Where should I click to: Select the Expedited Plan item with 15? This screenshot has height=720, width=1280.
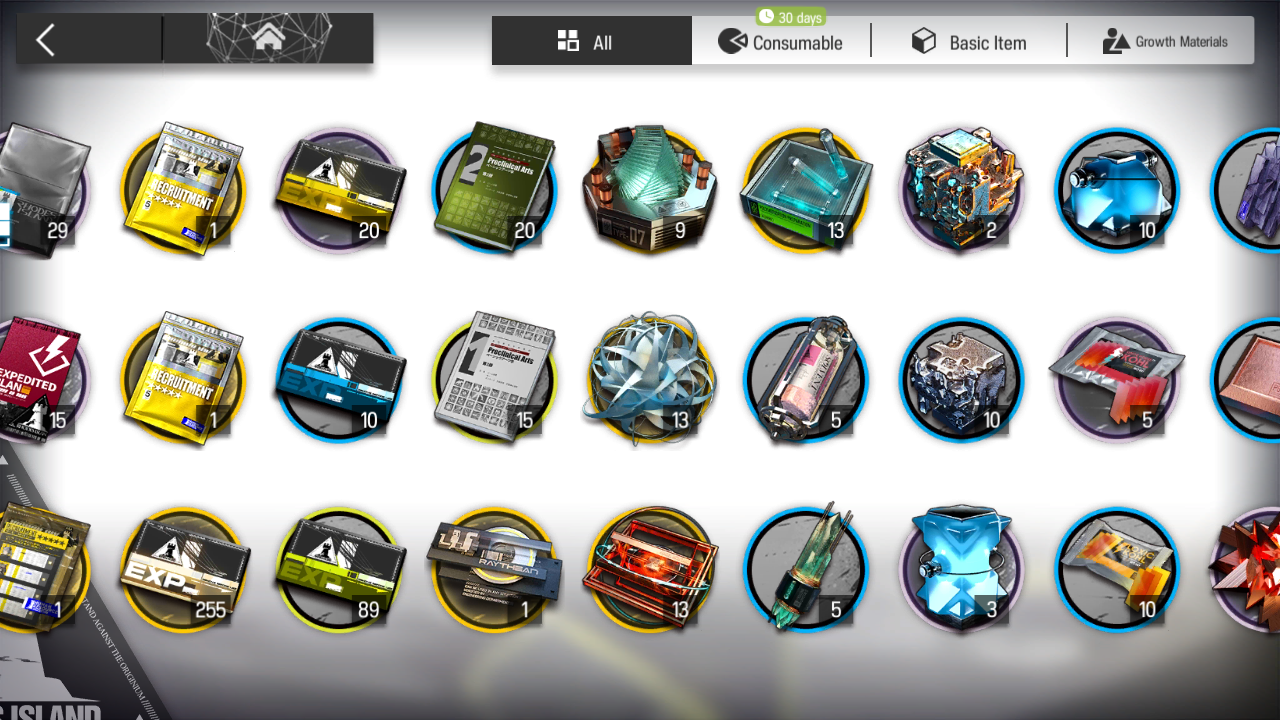40,379
